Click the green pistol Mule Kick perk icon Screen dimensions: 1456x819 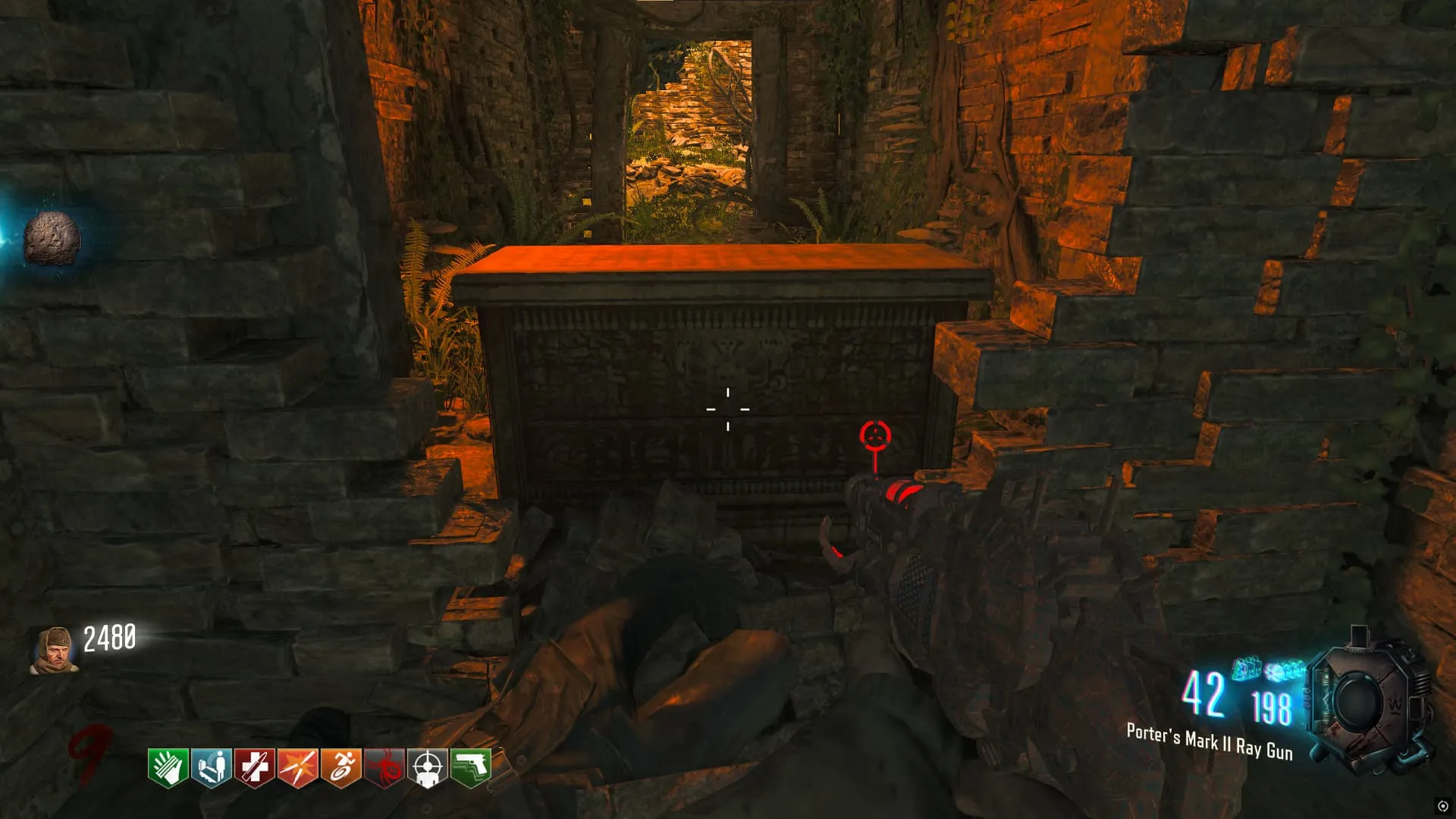470,767
